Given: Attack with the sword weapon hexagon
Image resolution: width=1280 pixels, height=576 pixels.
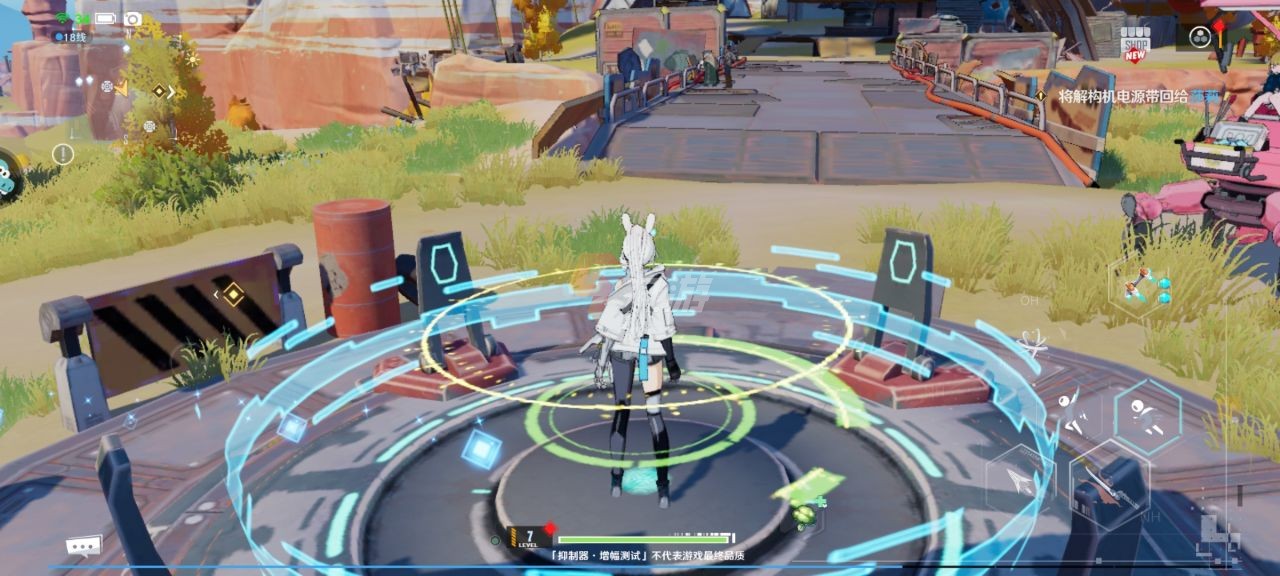Looking at the screenshot, I should (x=1108, y=485).
